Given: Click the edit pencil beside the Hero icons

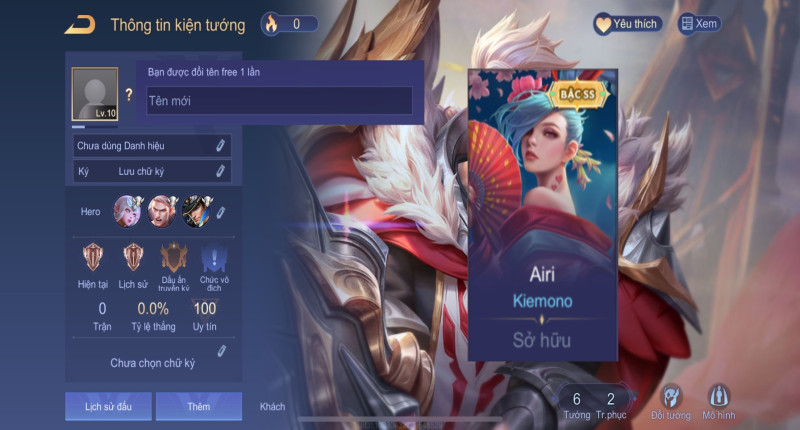Looking at the screenshot, I should click(220, 212).
